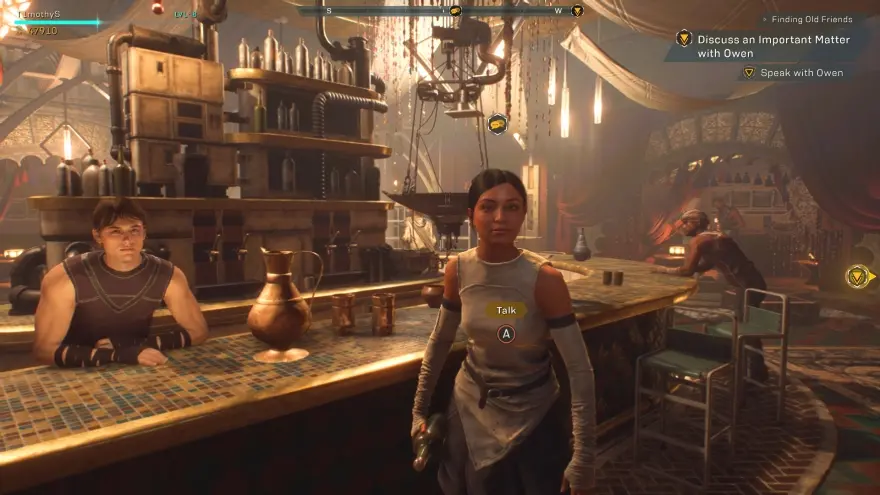Click the speech icon on the compass bar

click(x=455, y=11)
